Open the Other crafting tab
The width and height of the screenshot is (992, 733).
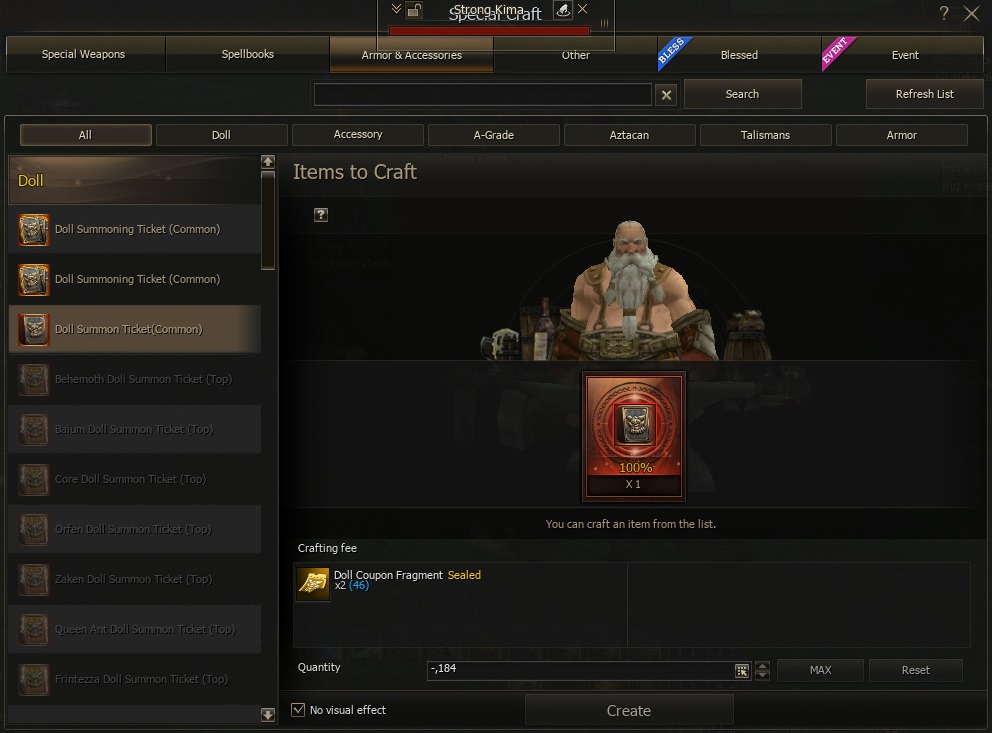coord(575,55)
